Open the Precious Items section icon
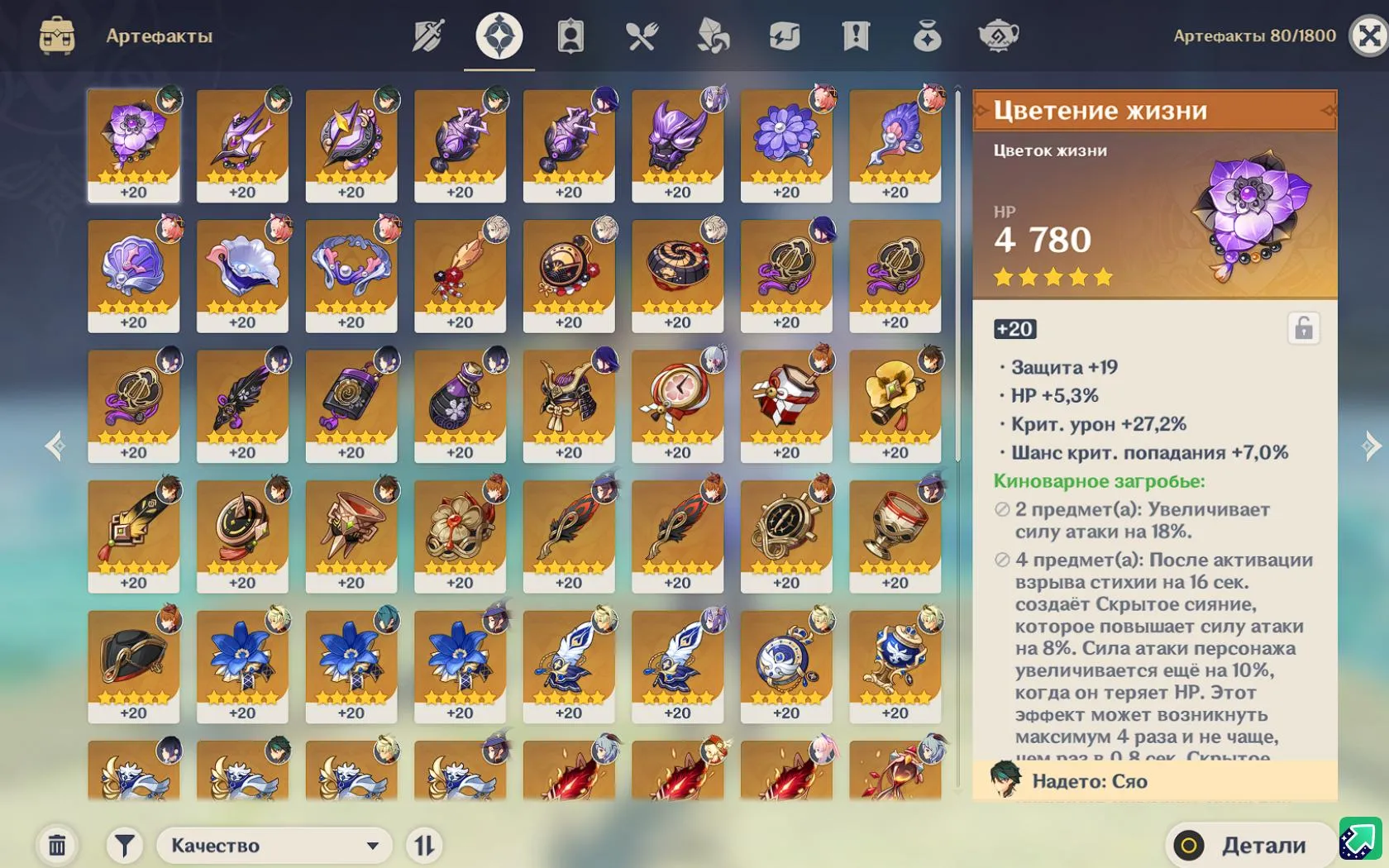1389x868 pixels. pos(926,35)
